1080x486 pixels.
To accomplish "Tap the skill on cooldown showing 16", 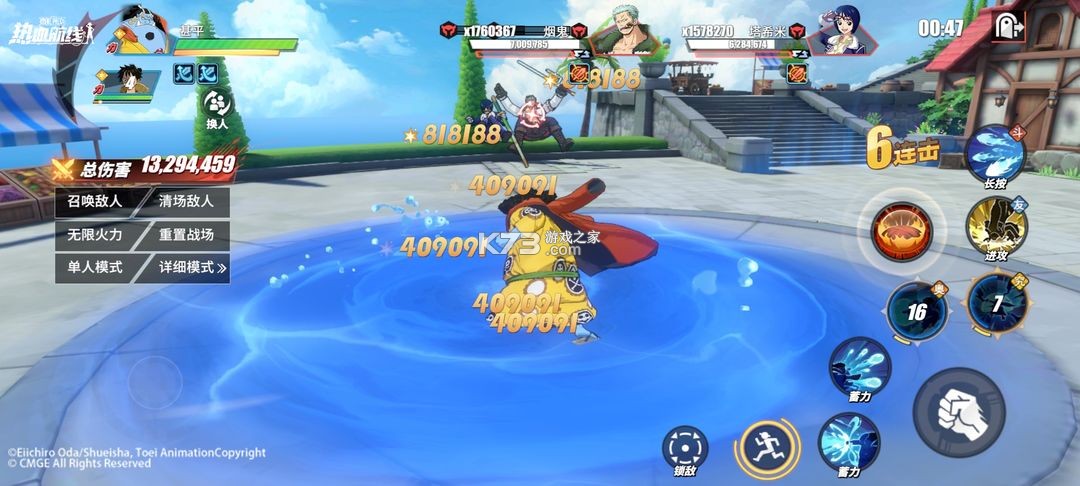I will pos(917,311).
